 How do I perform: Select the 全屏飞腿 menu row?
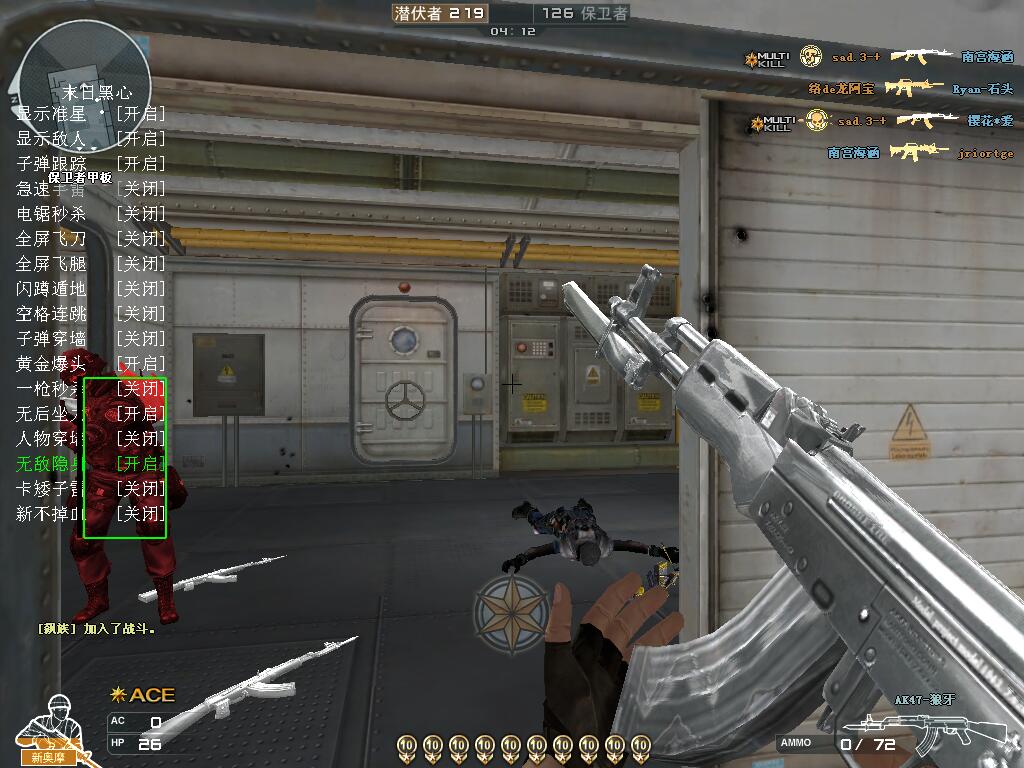(90, 263)
